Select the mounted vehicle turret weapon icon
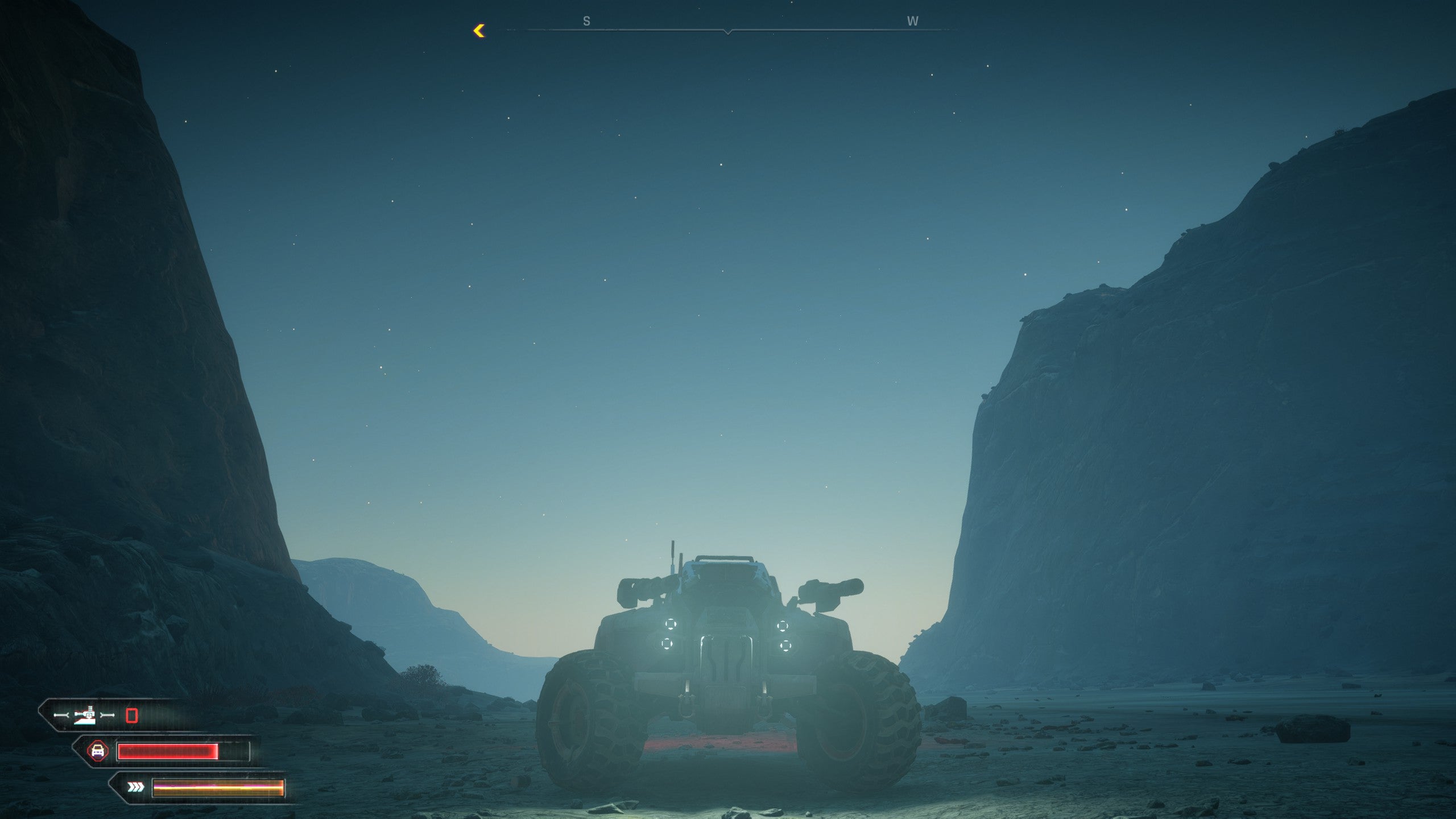1456x819 pixels. 85,715
